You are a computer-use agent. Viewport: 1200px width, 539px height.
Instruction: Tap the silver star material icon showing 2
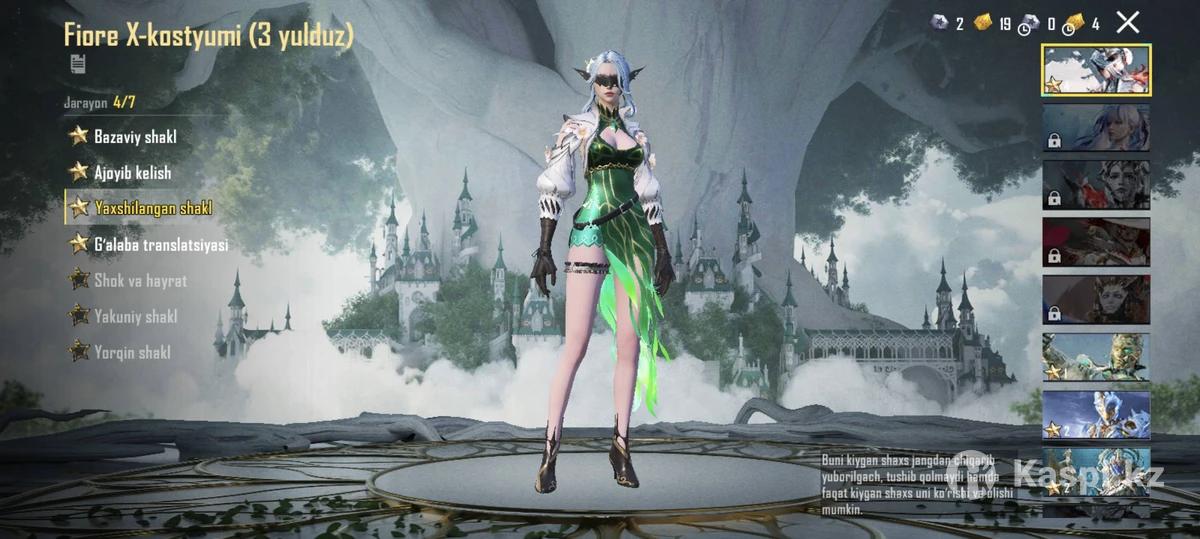(939, 23)
